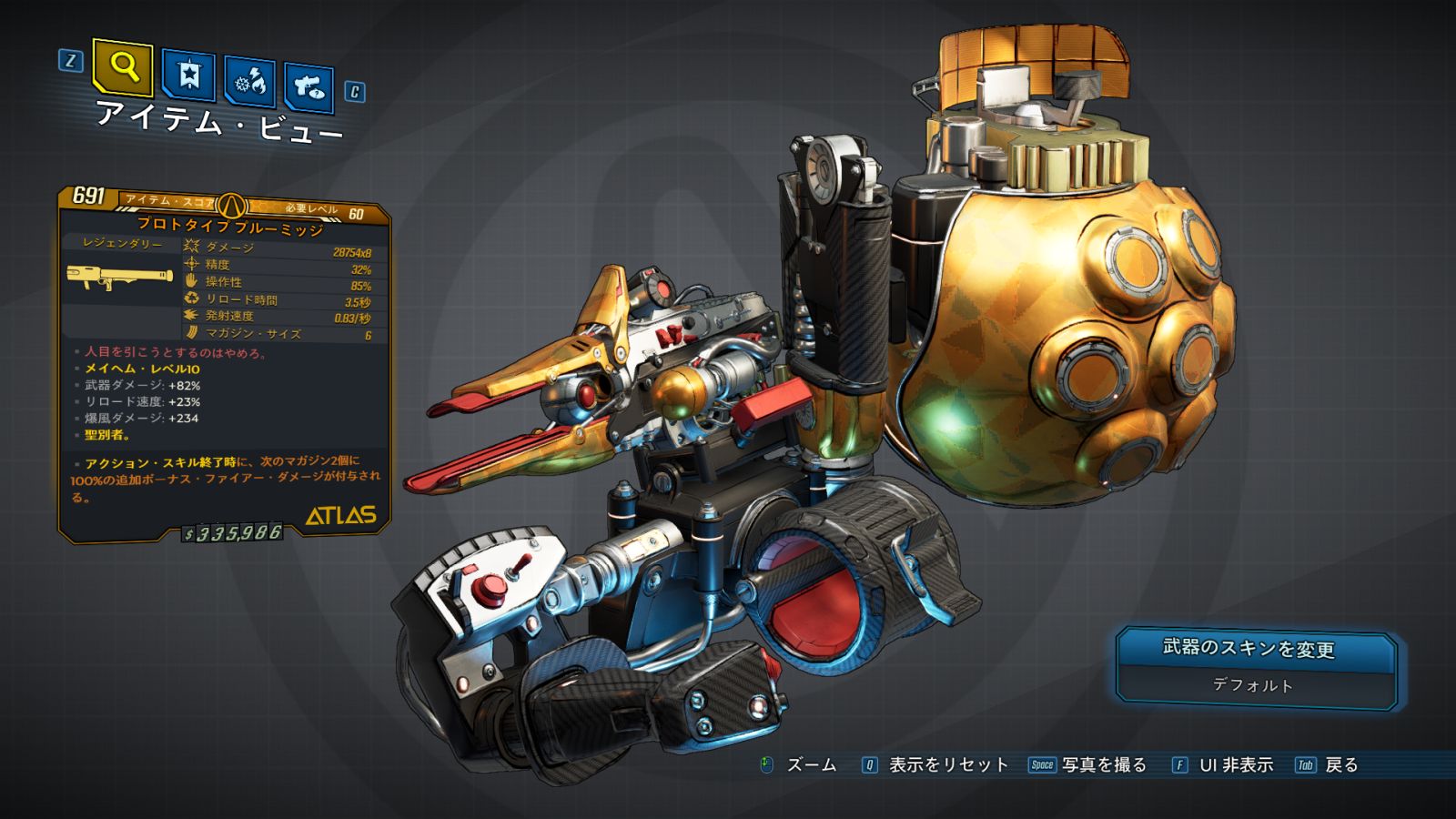This screenshot has width=1456, height=819.
Task: Select the magnifying glass item view tab
Action: pyautogui.click(x=123, y=66)
